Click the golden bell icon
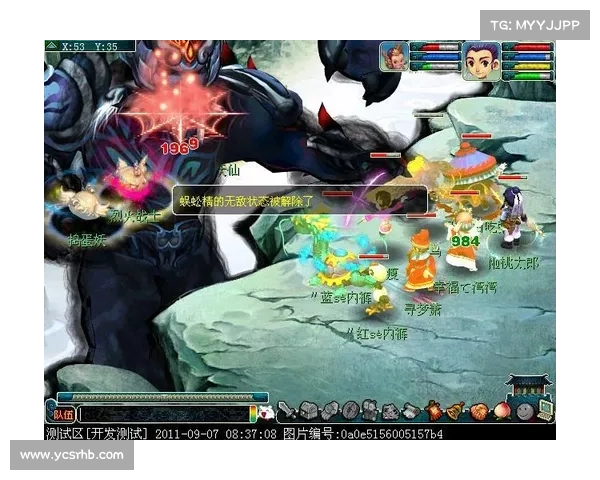The width and height of the screenshot is (600, 480). (x=455, y=410)
